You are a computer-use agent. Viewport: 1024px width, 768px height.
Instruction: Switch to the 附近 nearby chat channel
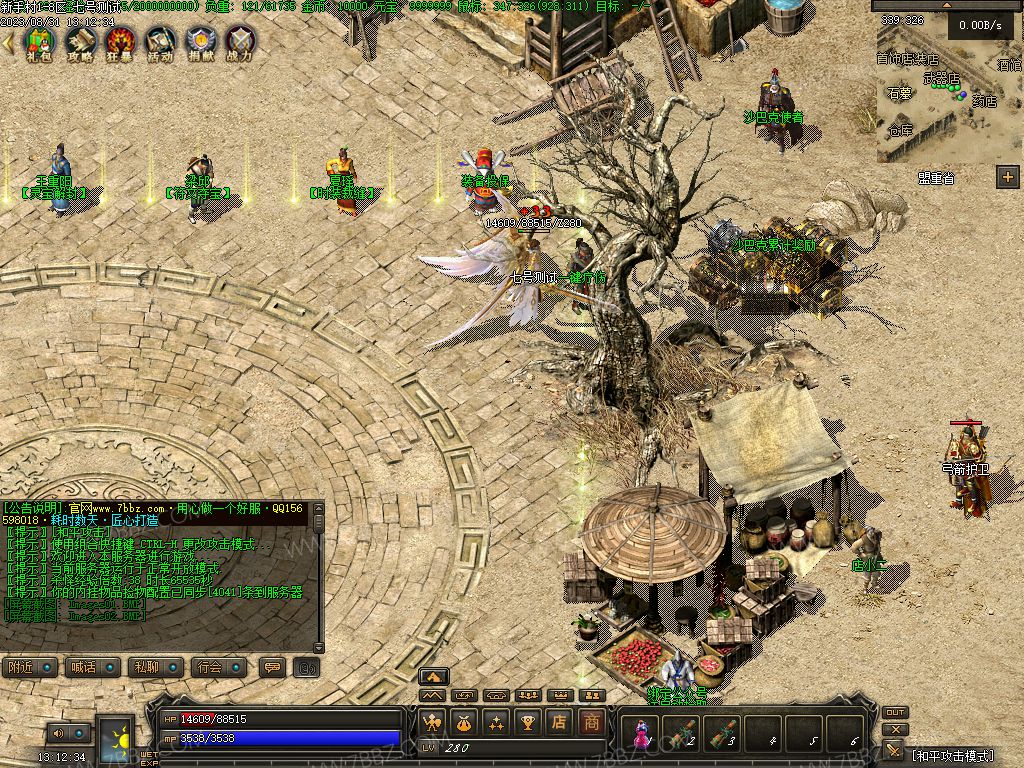29,667
